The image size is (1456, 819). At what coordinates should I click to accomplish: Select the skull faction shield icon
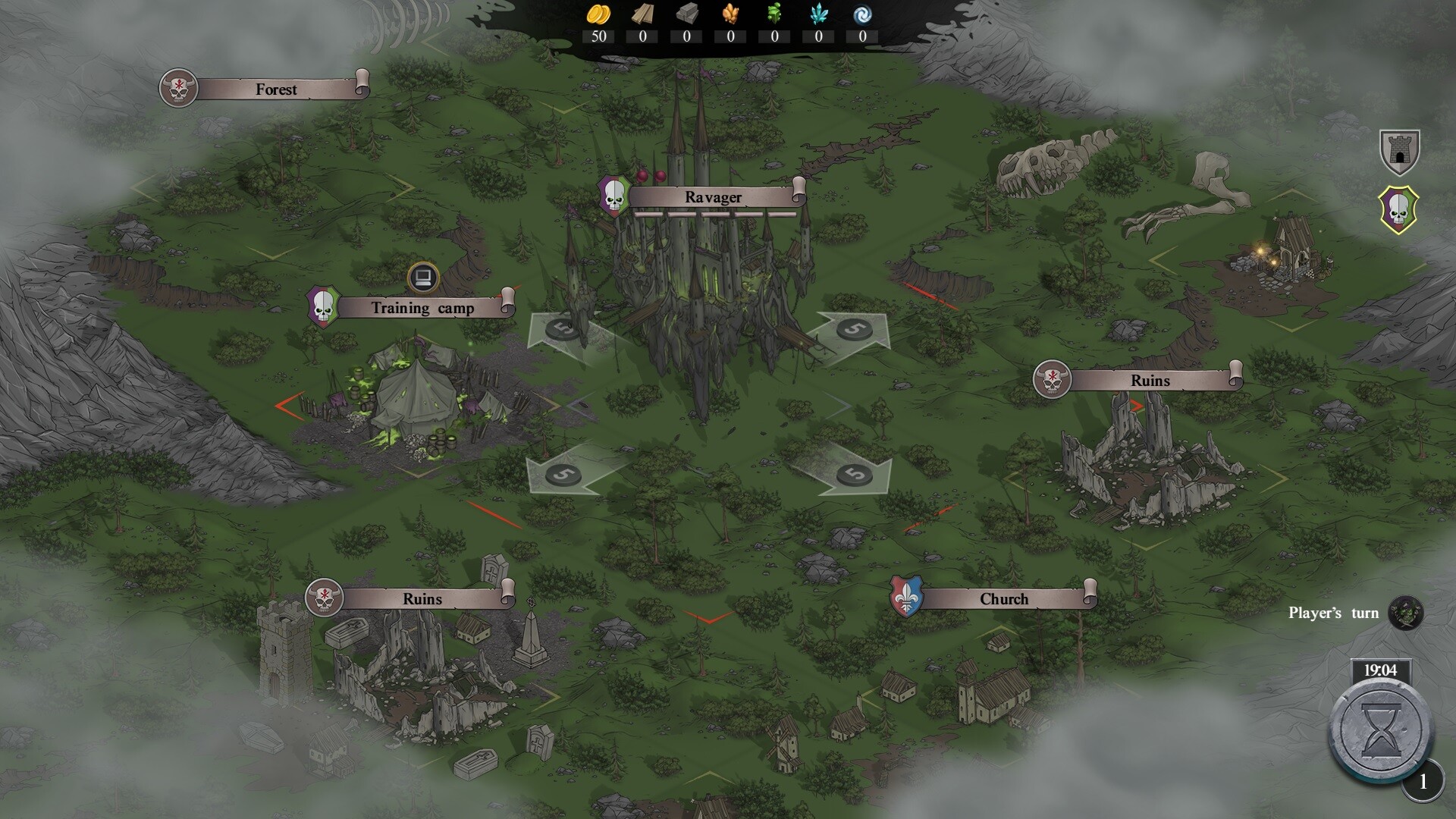[x=1399, y=210]
